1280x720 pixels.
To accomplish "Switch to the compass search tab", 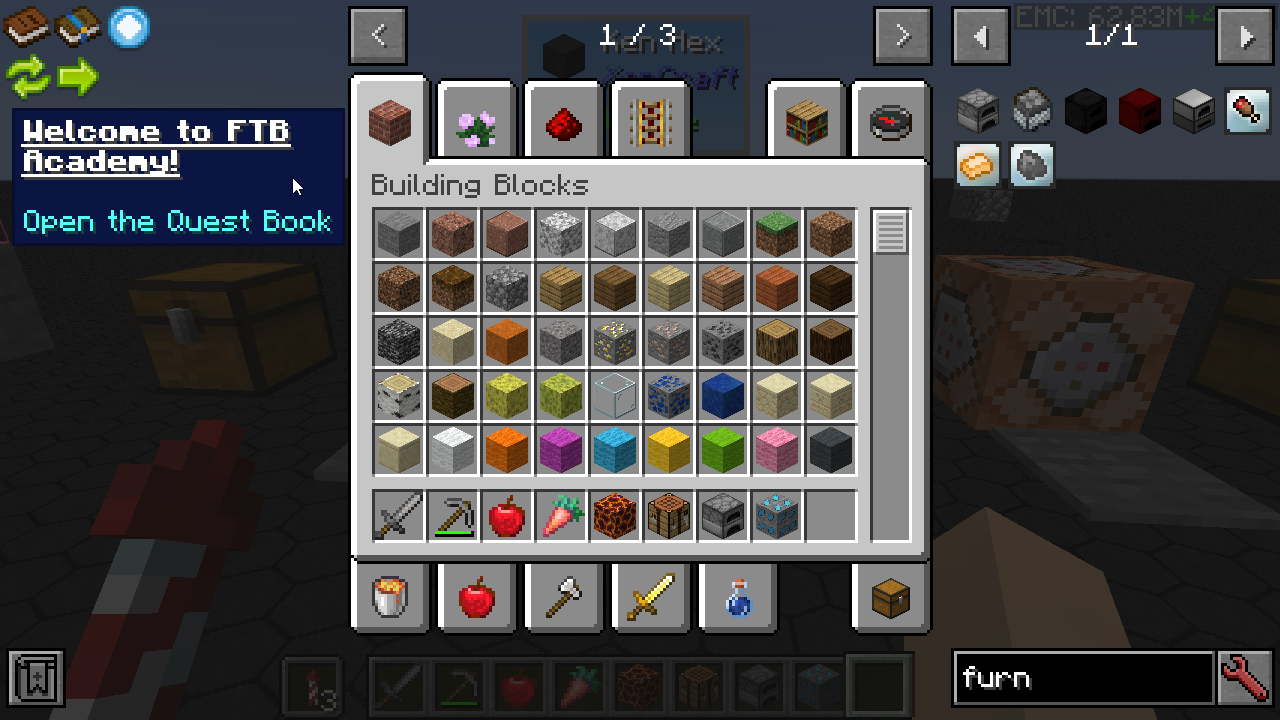I will click(891, 123).
